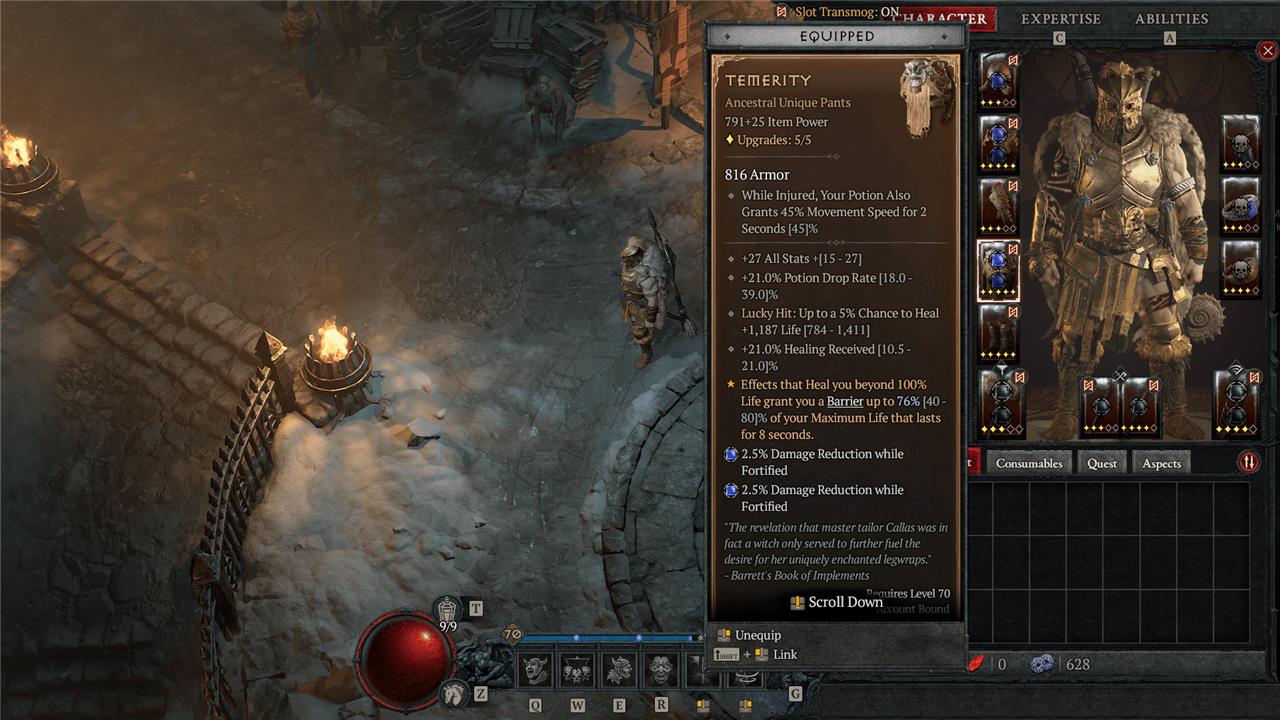Open the Abilities tab
This screenshot has width=1280, height=720.
pos(1171,19)
